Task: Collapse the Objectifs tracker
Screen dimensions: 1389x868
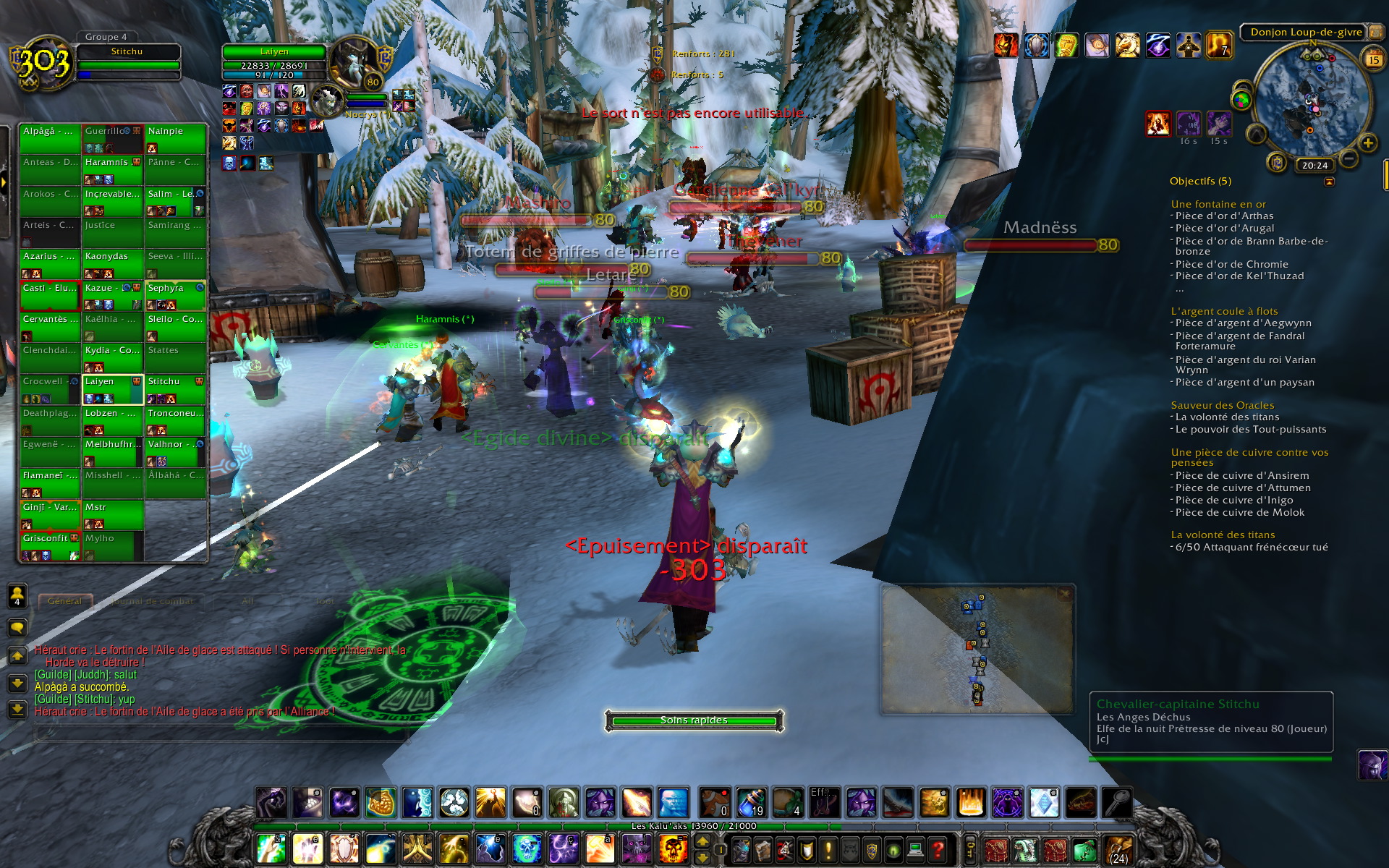Action: tap(1329, 182)
